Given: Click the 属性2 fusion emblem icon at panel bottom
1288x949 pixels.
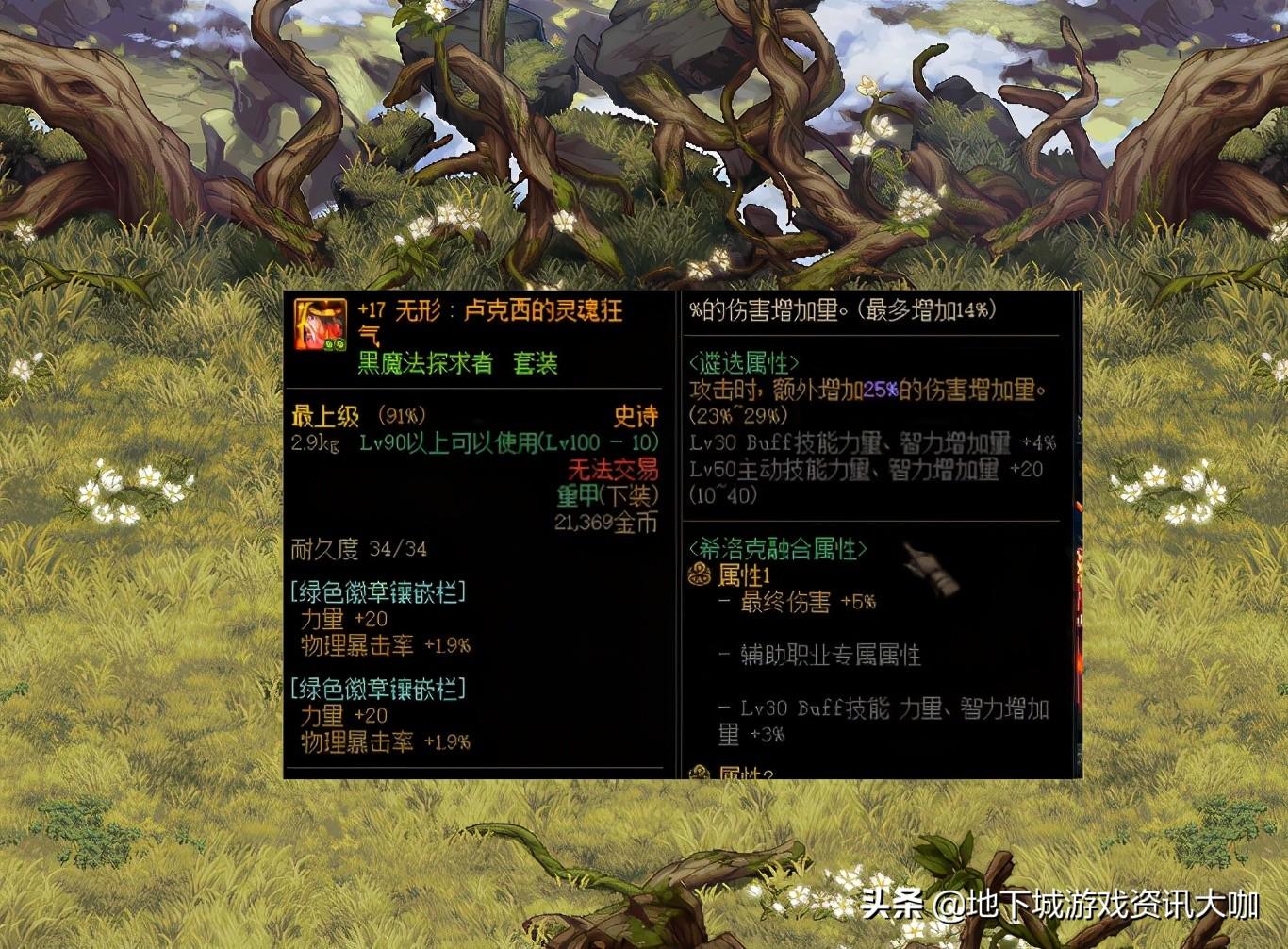Looking at the screenshot, I should 698,772.
